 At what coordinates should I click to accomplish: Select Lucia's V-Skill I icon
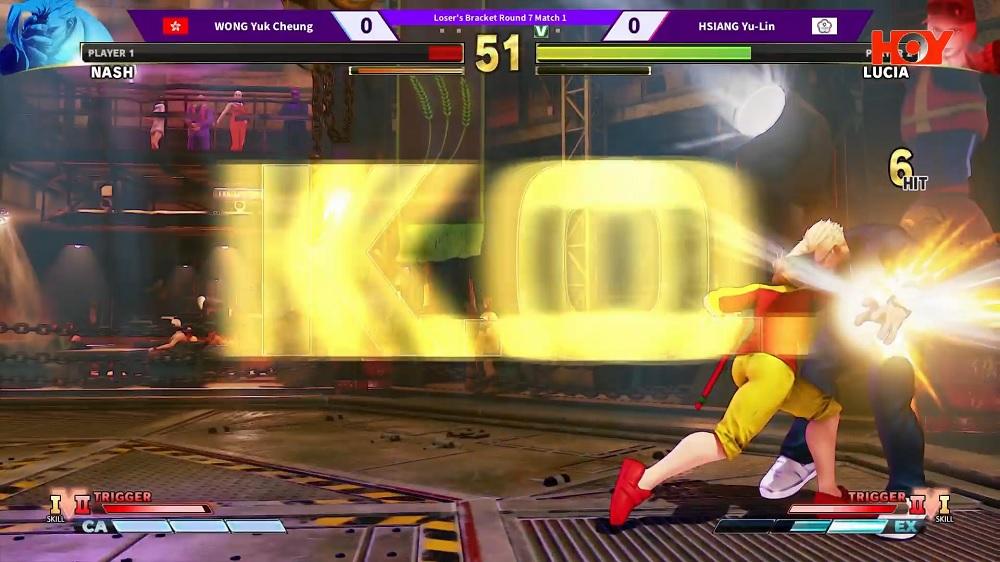943,503
